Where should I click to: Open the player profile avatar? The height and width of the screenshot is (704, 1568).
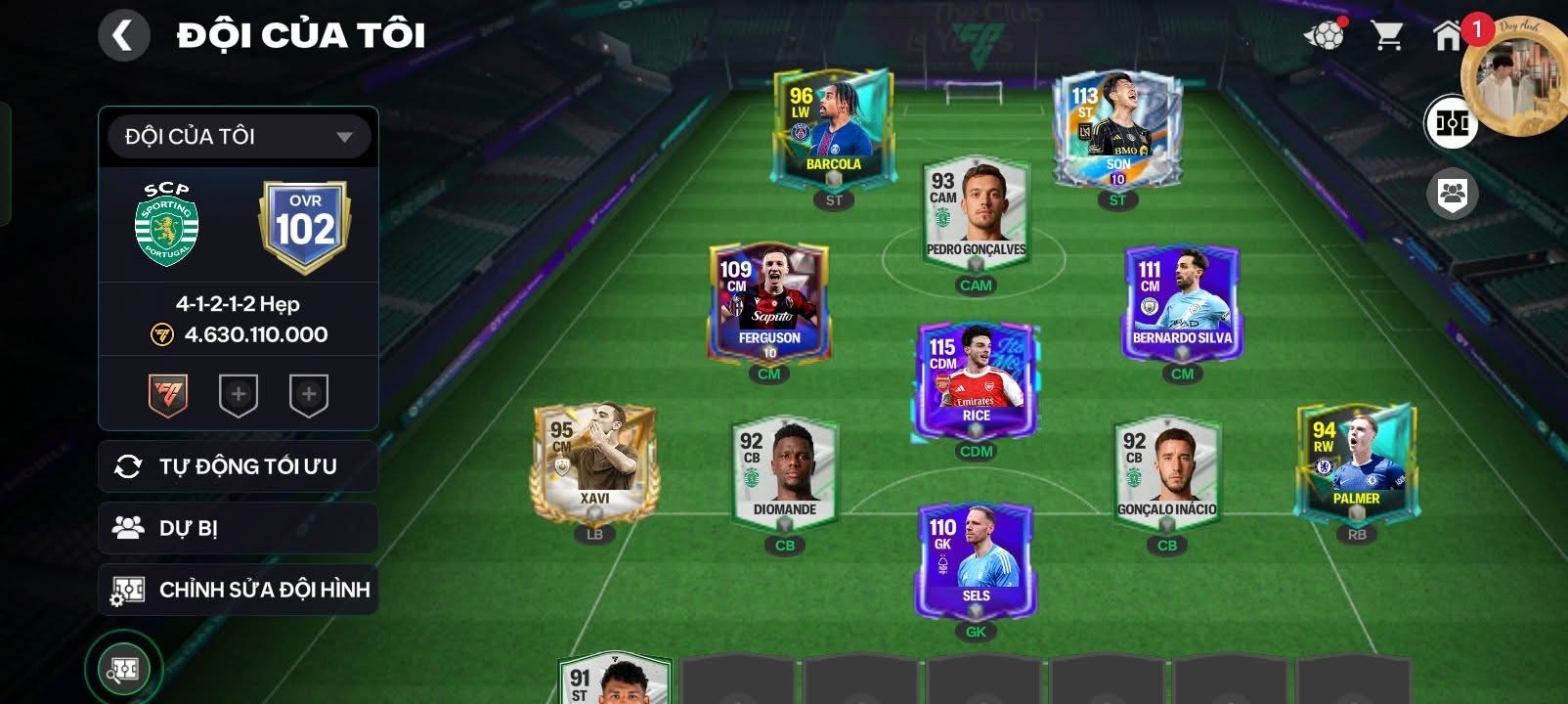pyautogui.click(x=1512, y=76)
